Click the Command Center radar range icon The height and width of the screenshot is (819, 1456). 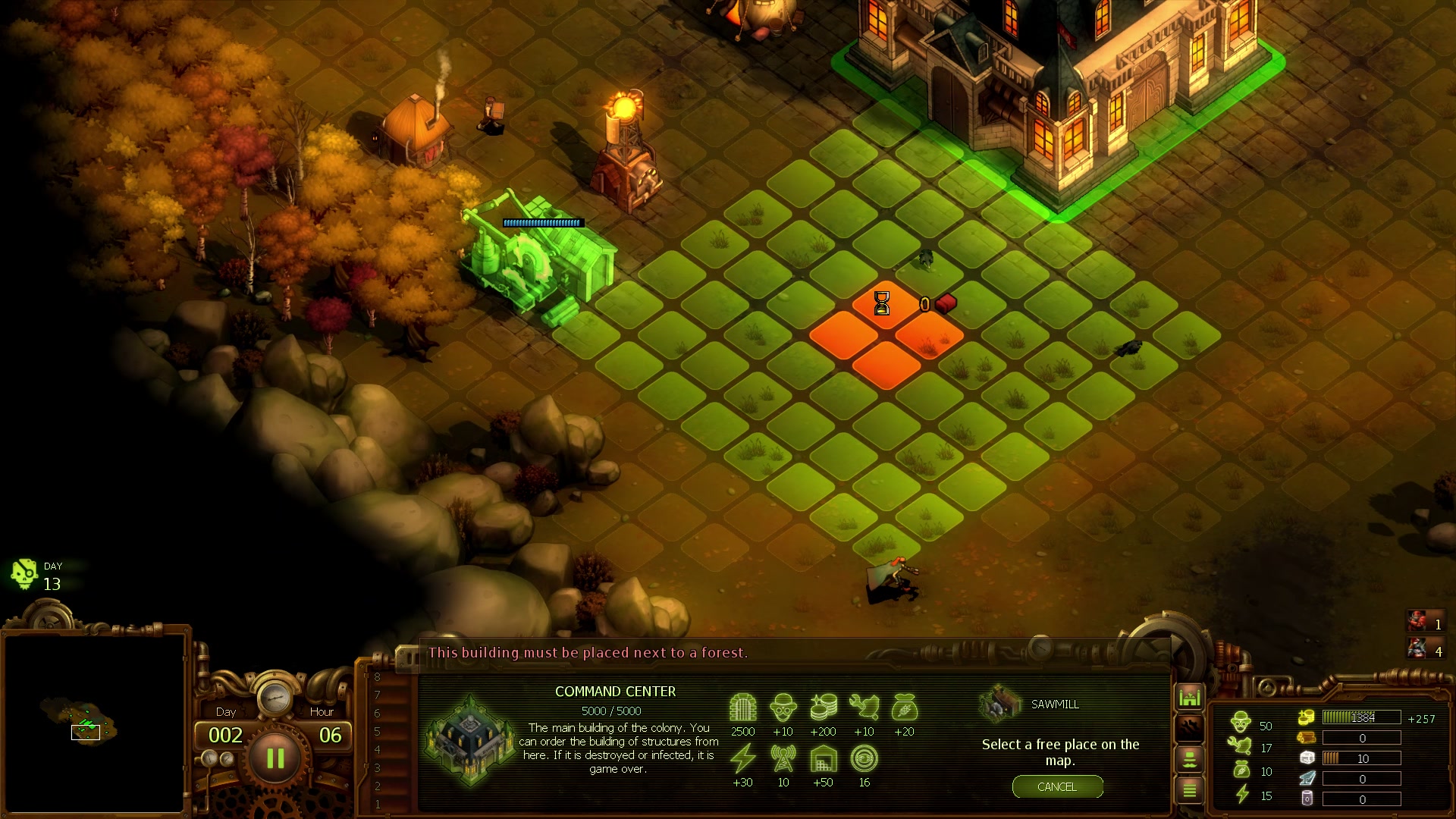click(x=864, y=758)
